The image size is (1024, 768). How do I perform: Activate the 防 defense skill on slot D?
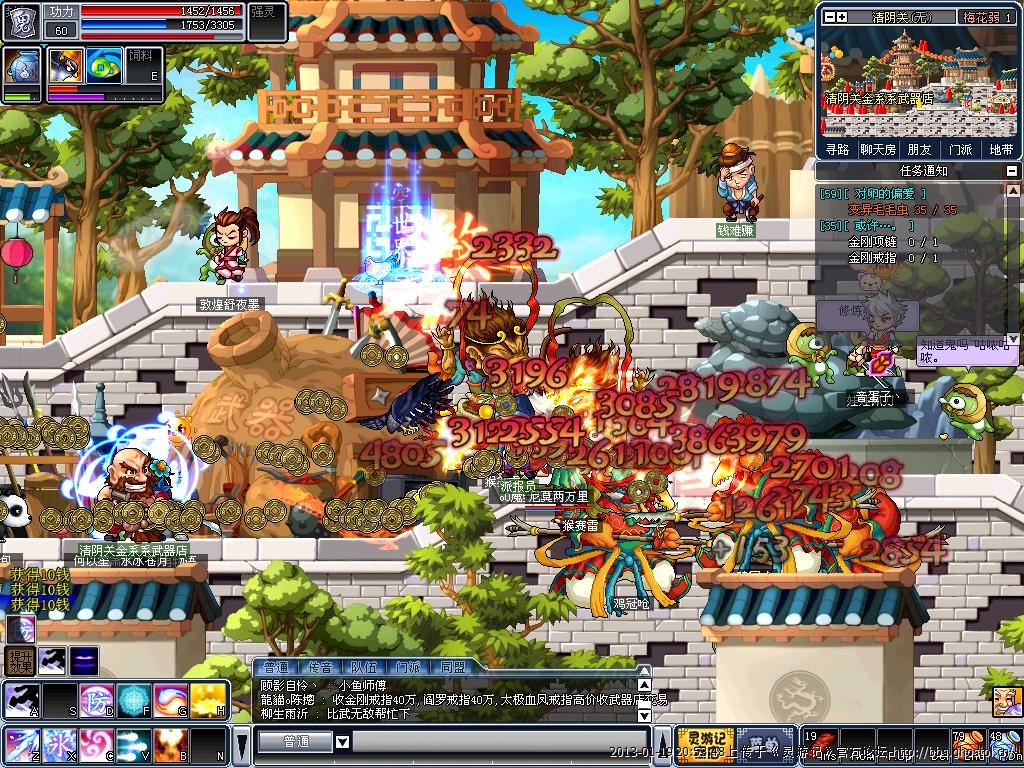(x=97, y=700)
